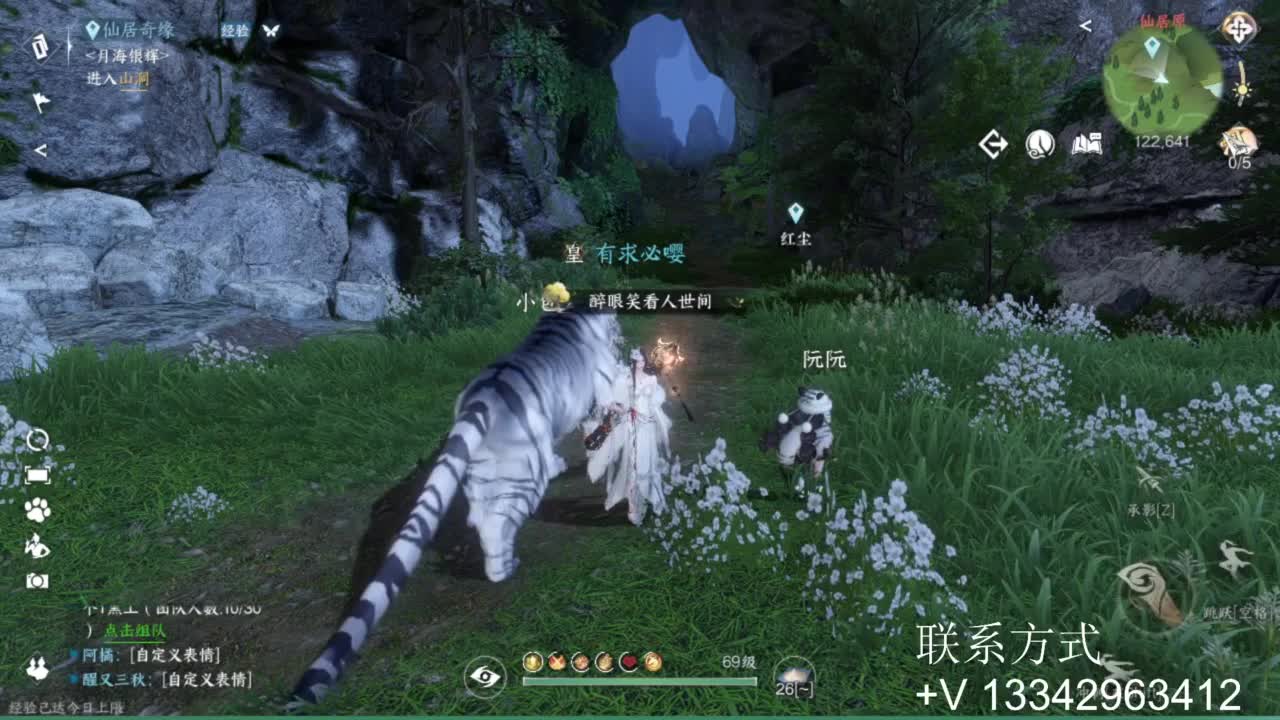Click the picture frame icon in the left sidebar
Image resolution: width=1280 pixels, height=720 pixels.
[38, 475]
